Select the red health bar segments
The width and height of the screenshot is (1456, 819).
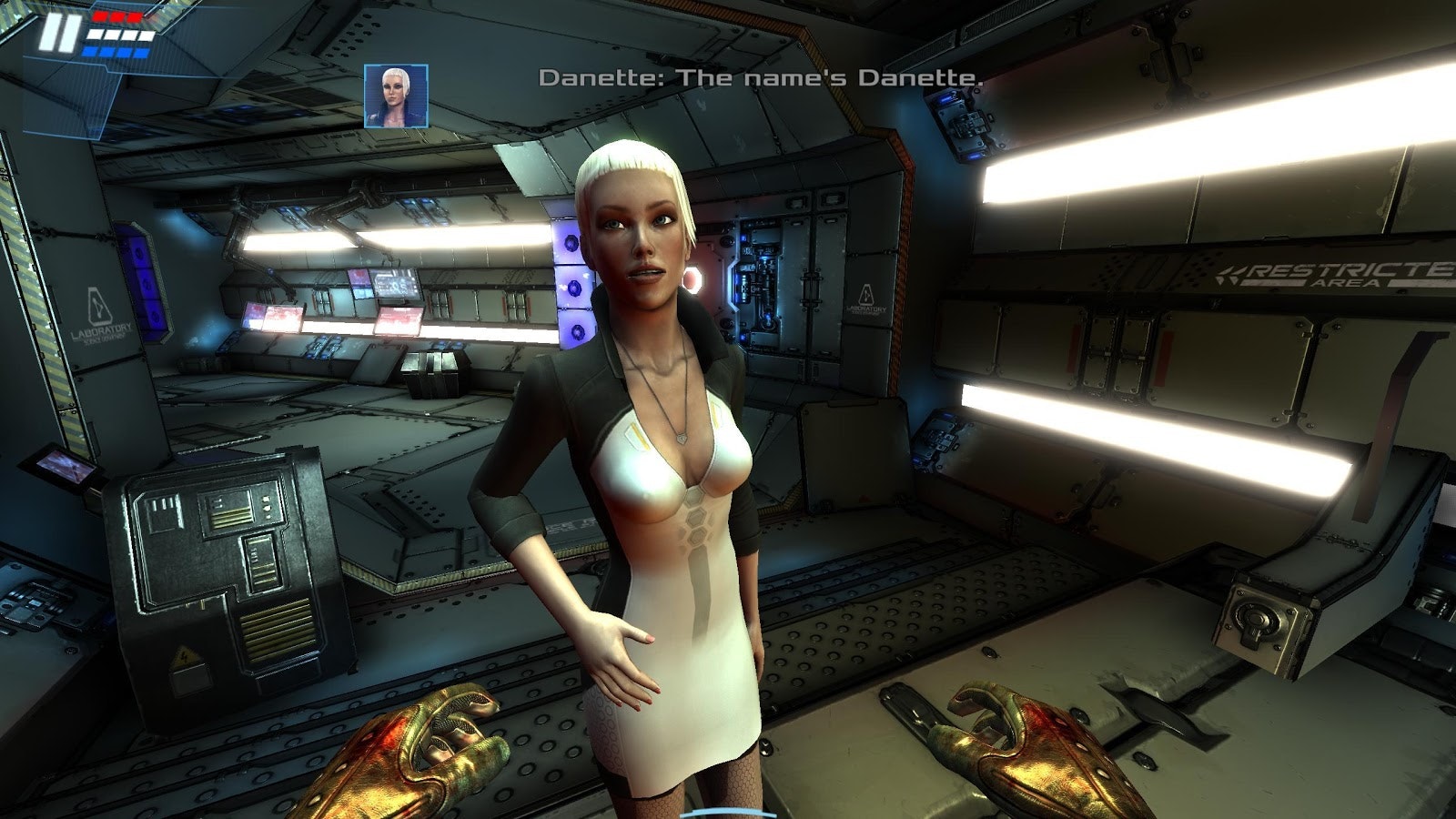(x=116, y=16)
